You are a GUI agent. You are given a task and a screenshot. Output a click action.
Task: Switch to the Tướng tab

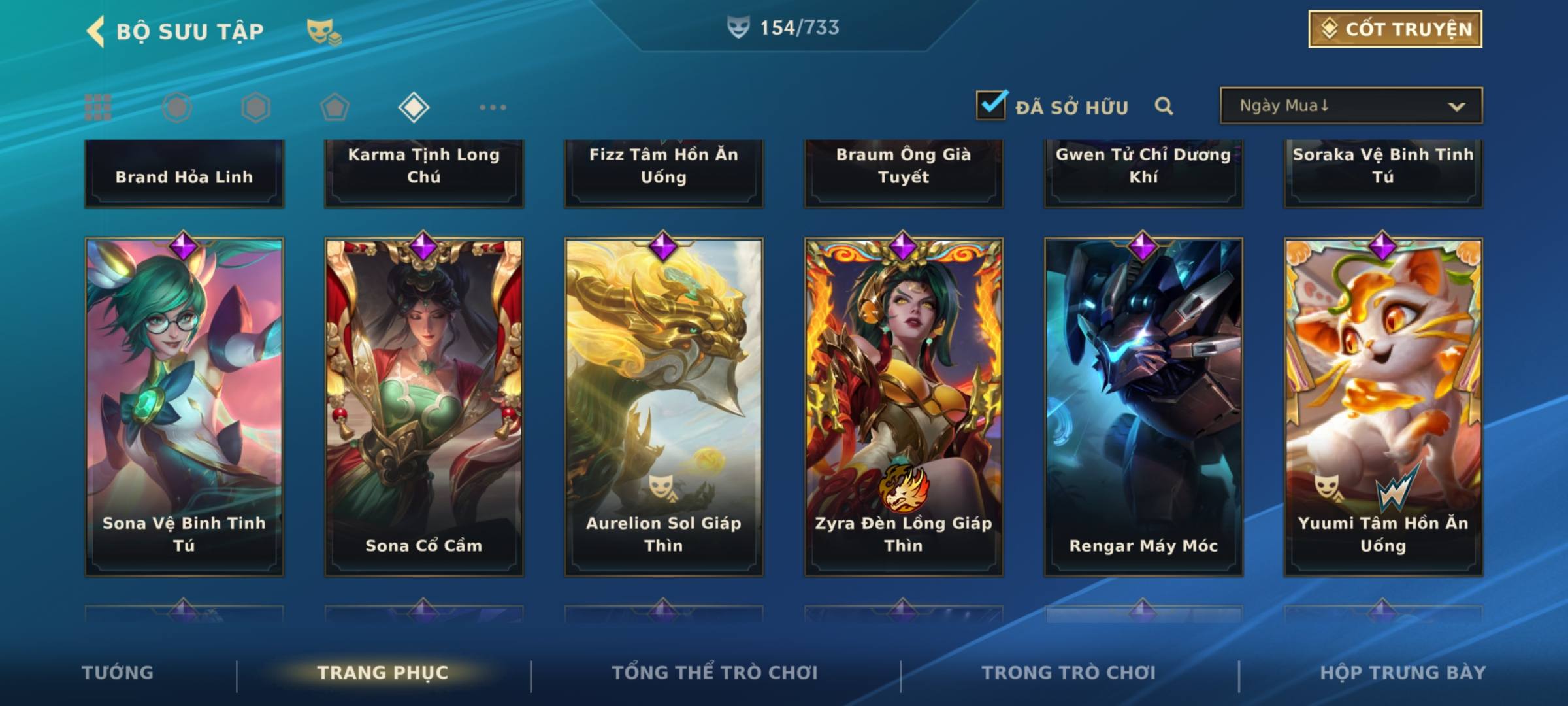[x=118, y=673]
